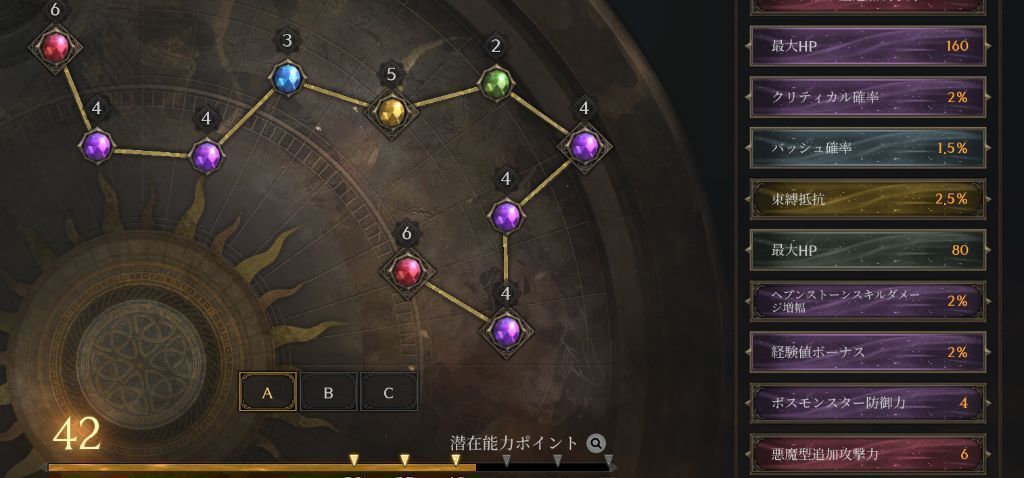This screenshot has width=1024, height=478.
Task: Select the 最大HP 160 stat row
Action: [x=867, y=46]
